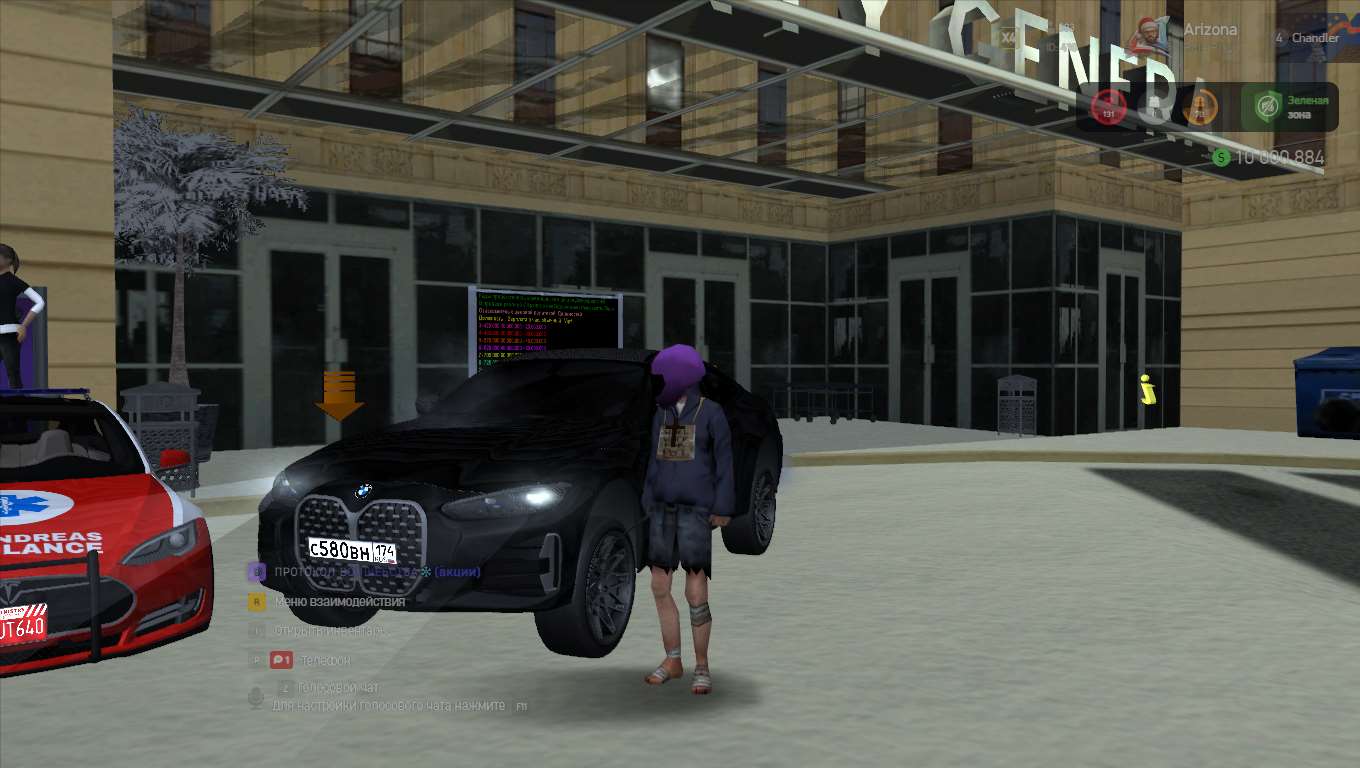The height and width of the screenshot is (768, 1360).
Task: Select the green dollar balance icon
Action: 1221,157
